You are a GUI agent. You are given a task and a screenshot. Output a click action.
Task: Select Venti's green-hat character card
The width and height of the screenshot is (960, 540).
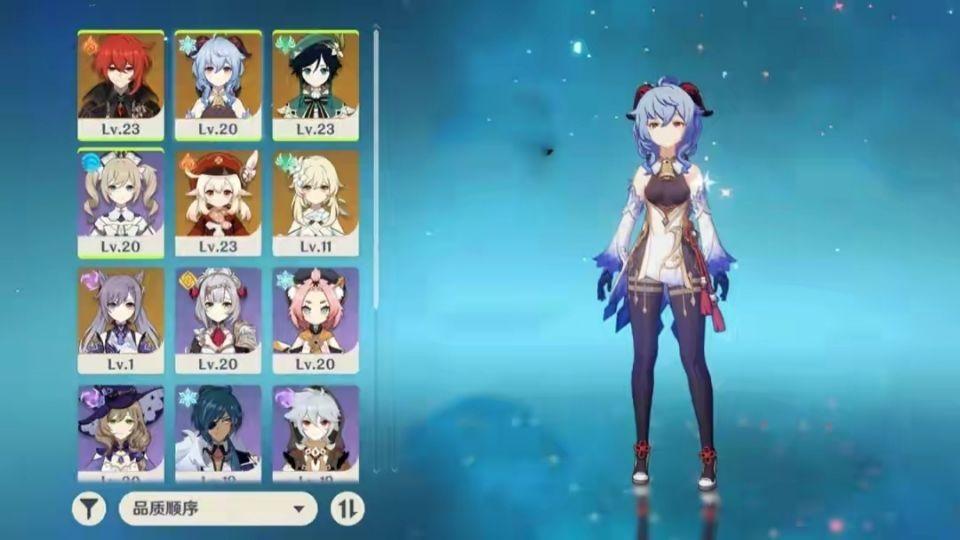pyautogui.click(x=315, y=85)
